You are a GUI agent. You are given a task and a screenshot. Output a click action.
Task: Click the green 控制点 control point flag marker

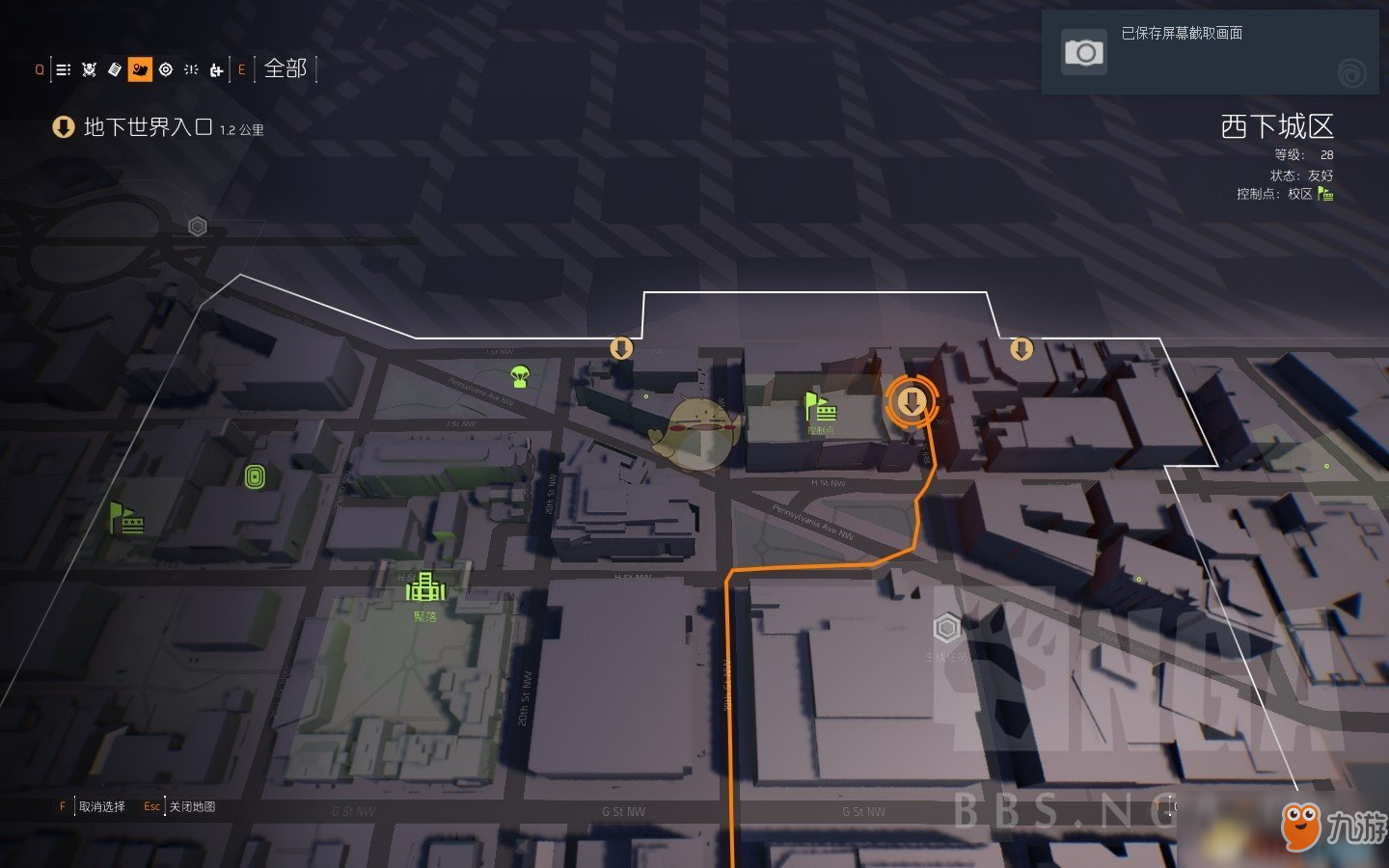[x=819, y=408]
